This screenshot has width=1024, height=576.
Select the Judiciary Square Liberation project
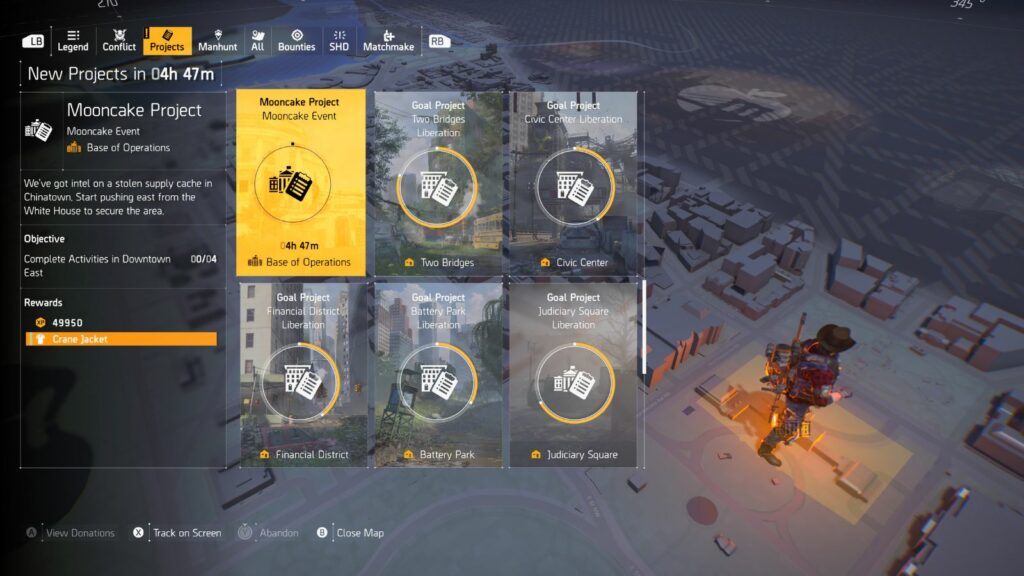click(573, 375)
